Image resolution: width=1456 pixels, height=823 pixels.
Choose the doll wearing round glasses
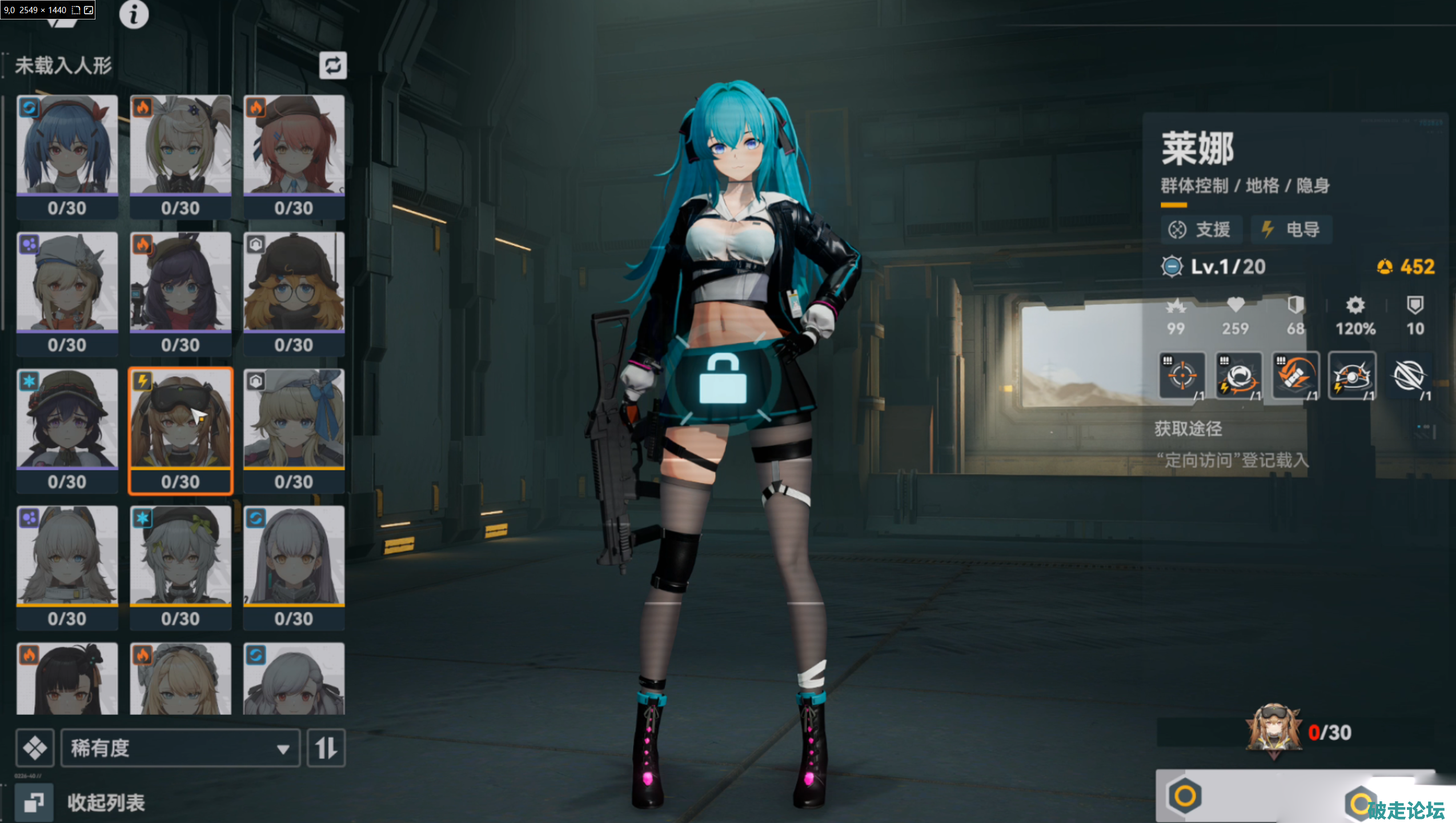tap(294, 293)
